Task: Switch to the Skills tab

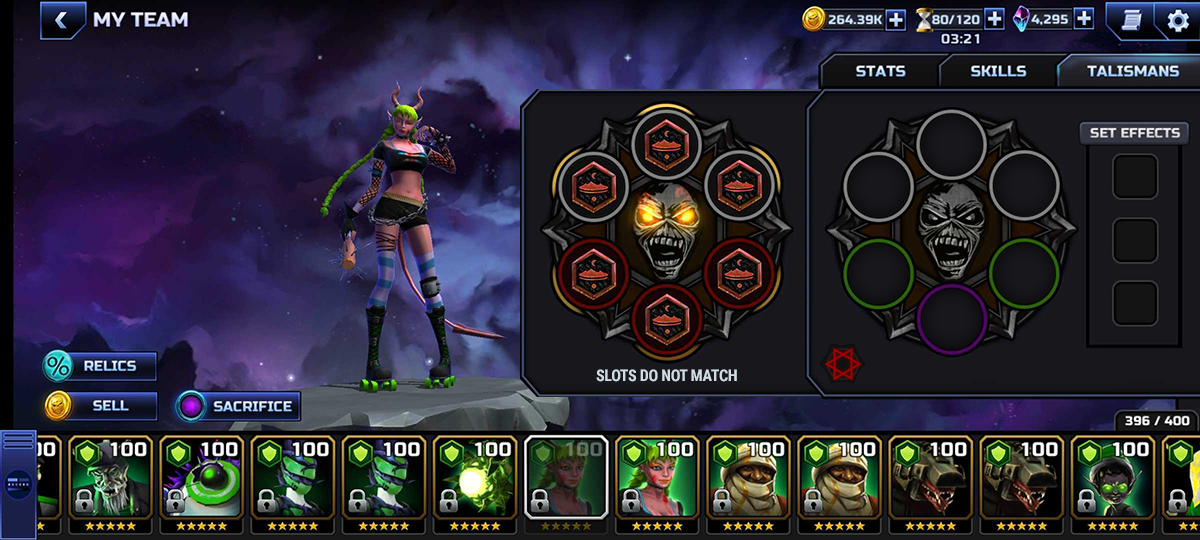Action: [998, 71]
